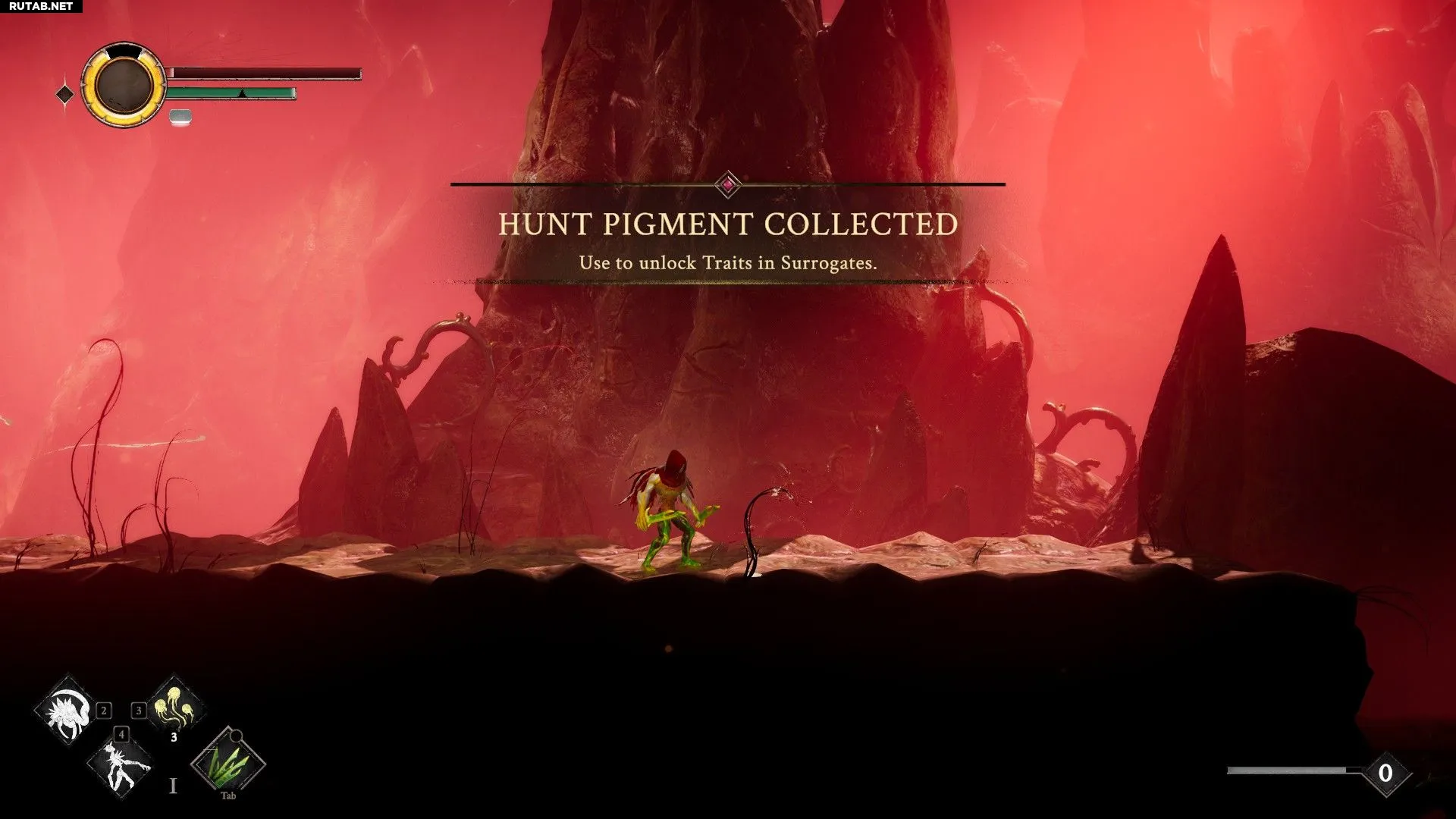The width and height of the screenshot is (1456, 819).
Task: Click the round character portrait medallion
Action: (x=124, y=85)
